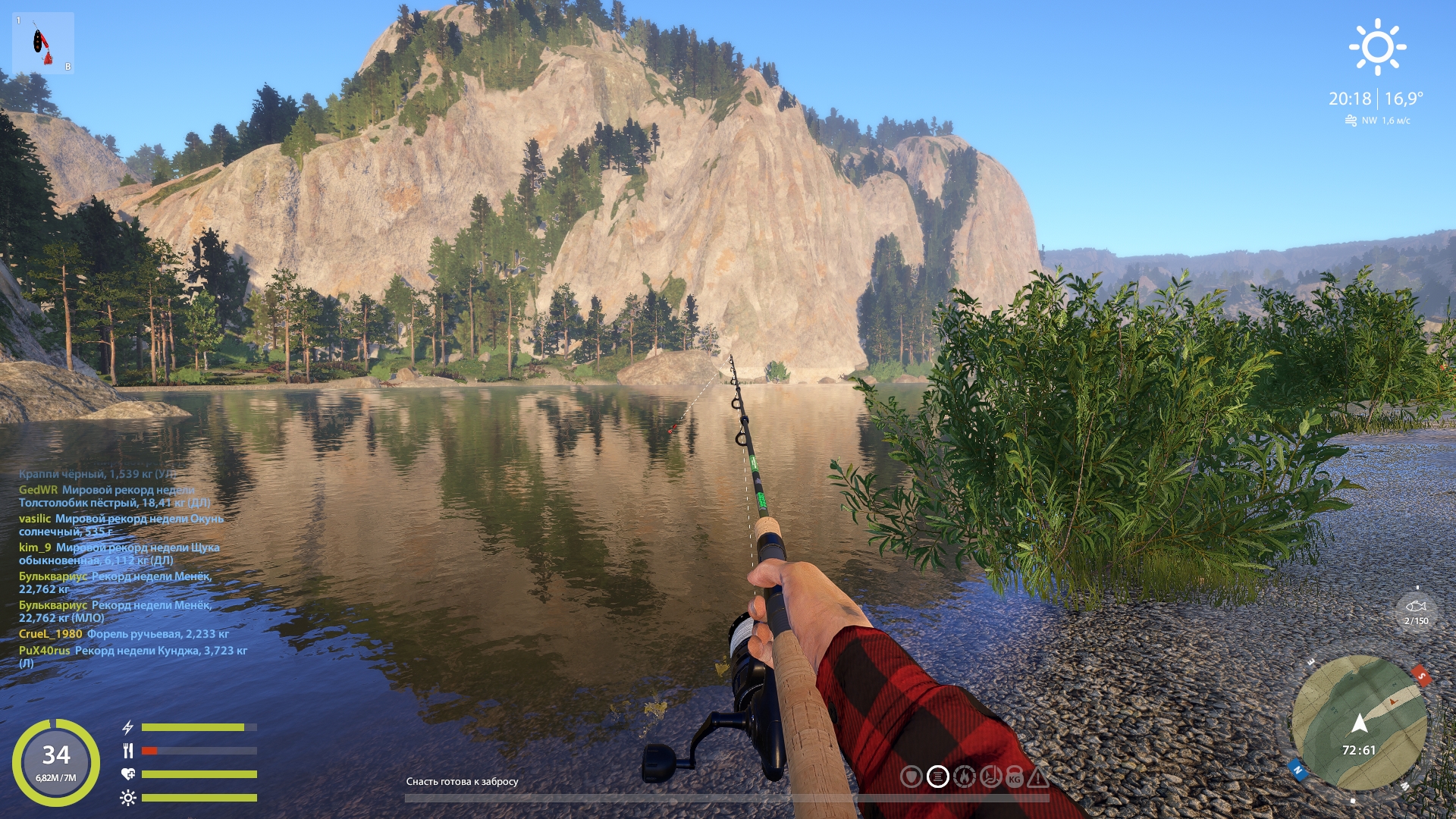1456x819 pixels.
Task: Click the warning triangle status icon
Action: [1039, 777]
